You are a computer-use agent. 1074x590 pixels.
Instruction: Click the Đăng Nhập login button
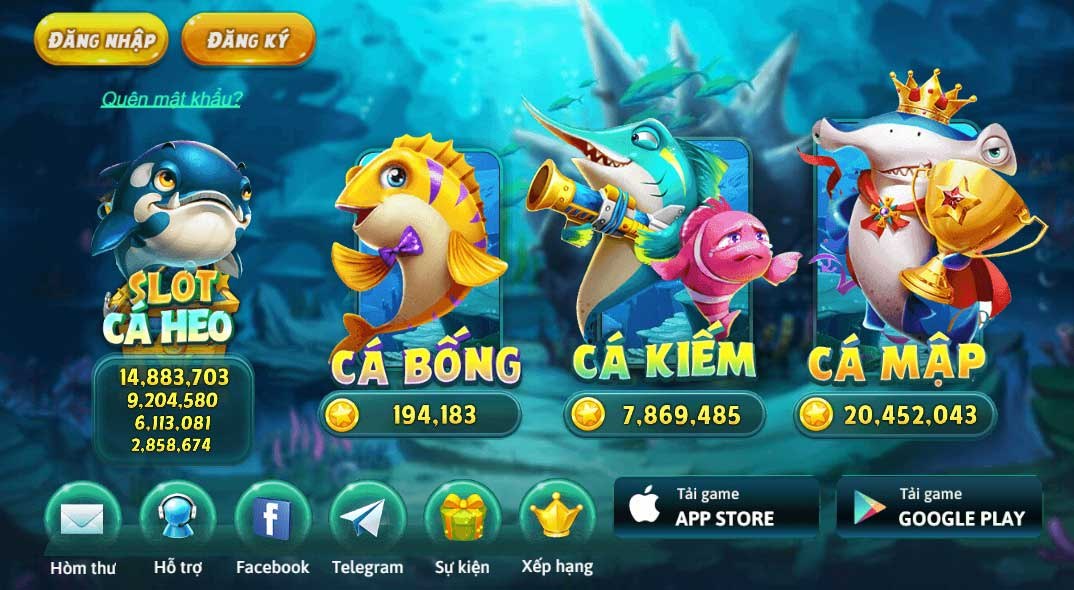click(101, 40)
